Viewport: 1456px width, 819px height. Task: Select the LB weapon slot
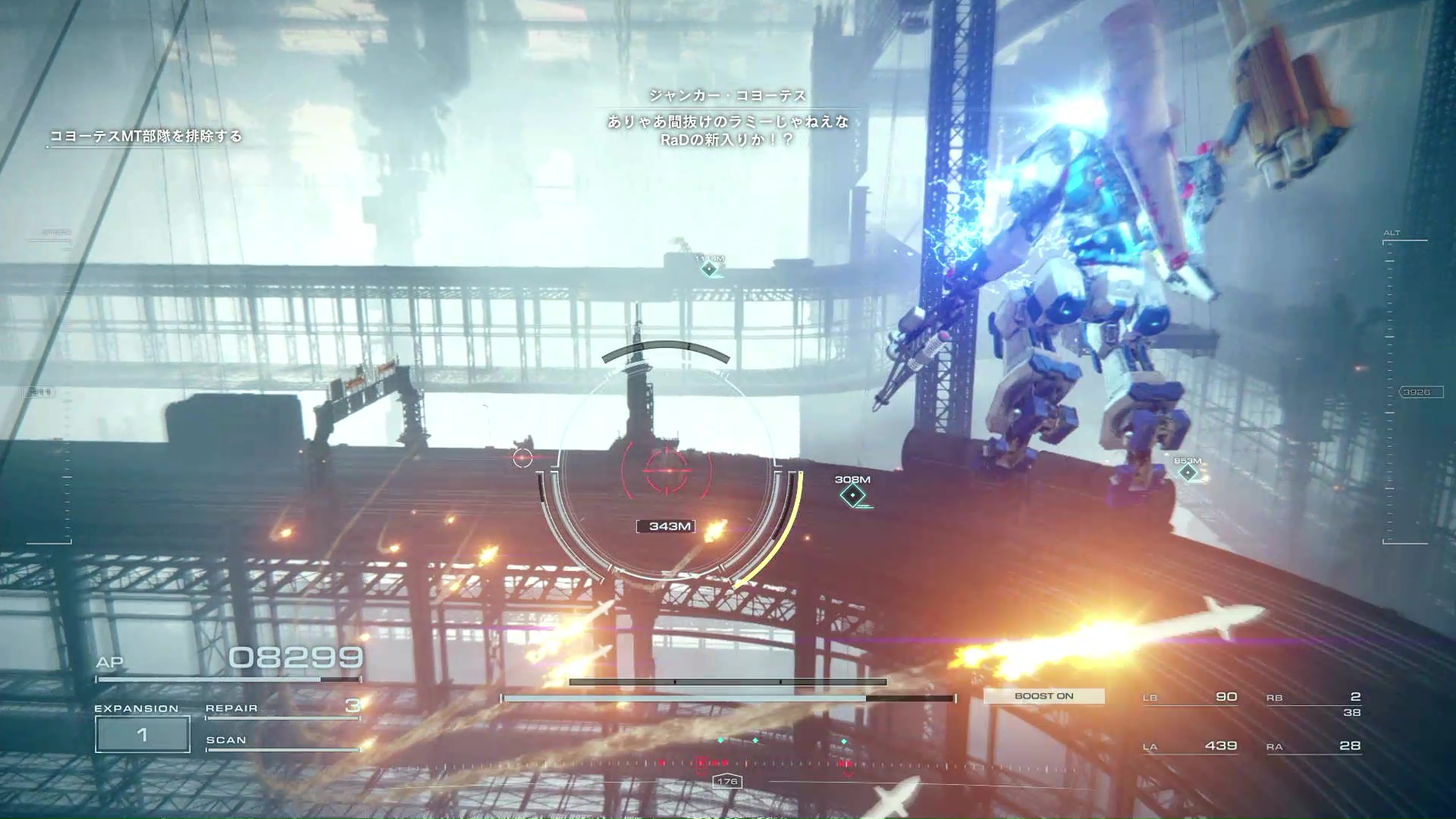1190,697
